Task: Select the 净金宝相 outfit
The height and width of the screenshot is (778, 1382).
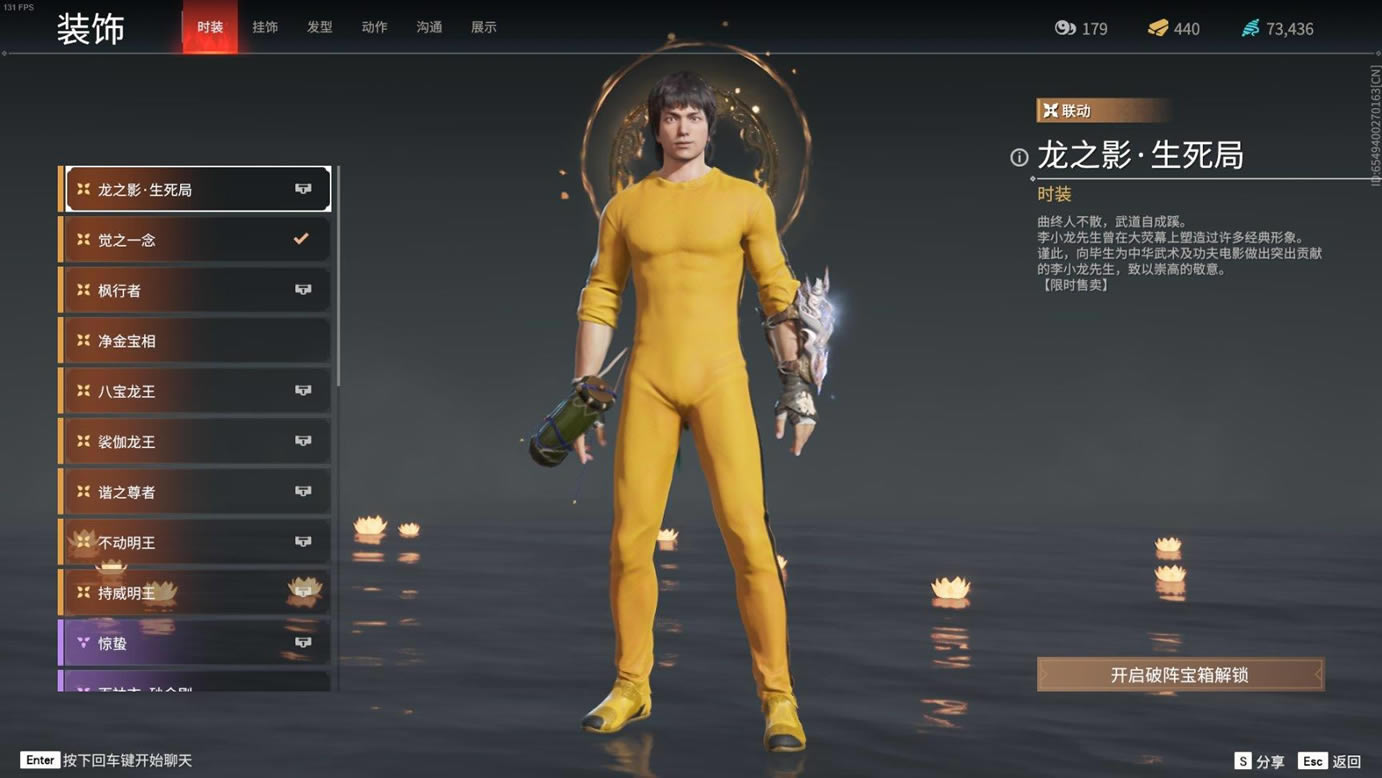Action: pos(197,341)
